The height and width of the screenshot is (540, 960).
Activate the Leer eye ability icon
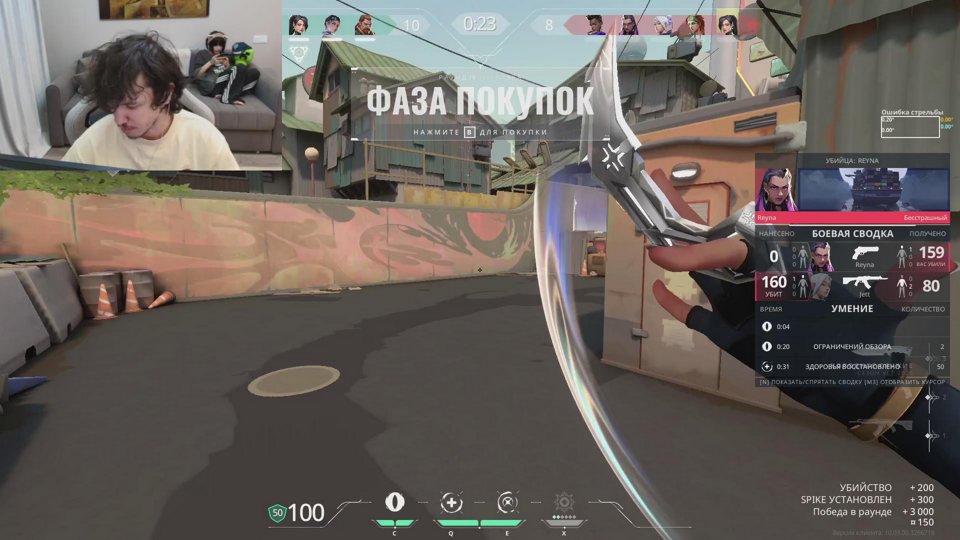coord(395,503)
